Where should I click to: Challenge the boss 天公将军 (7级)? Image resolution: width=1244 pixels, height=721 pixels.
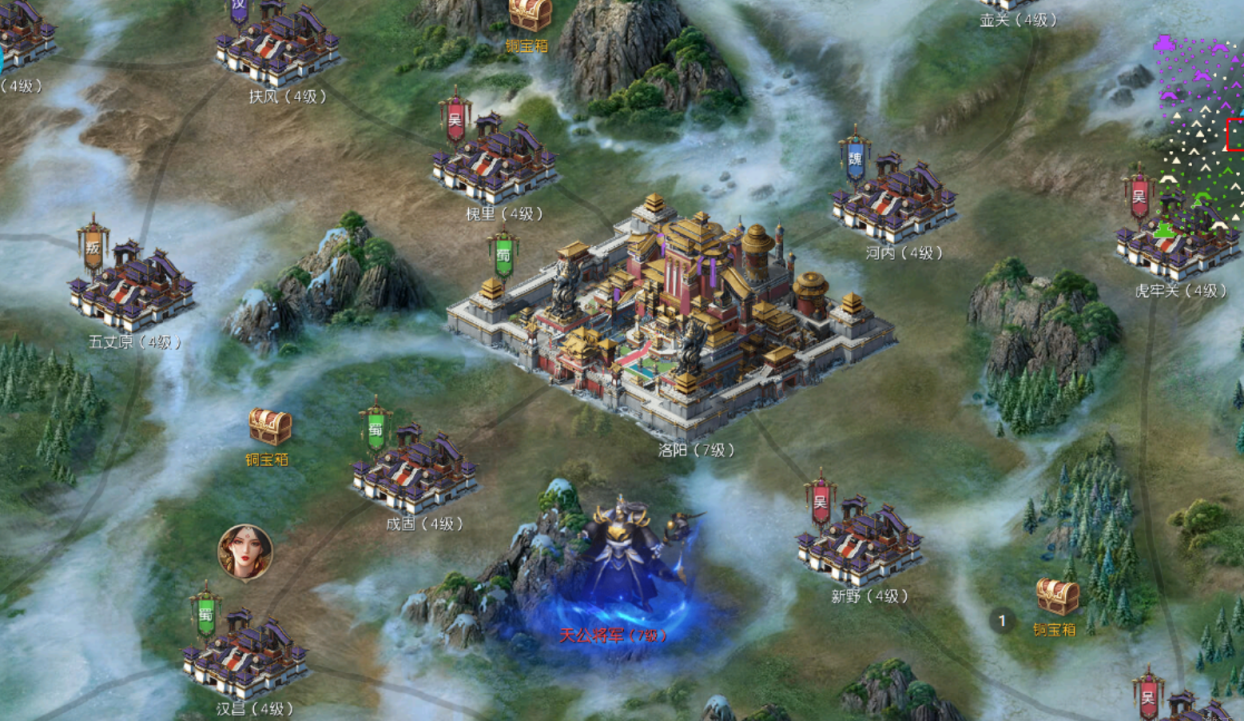click(x=625, y=565)
